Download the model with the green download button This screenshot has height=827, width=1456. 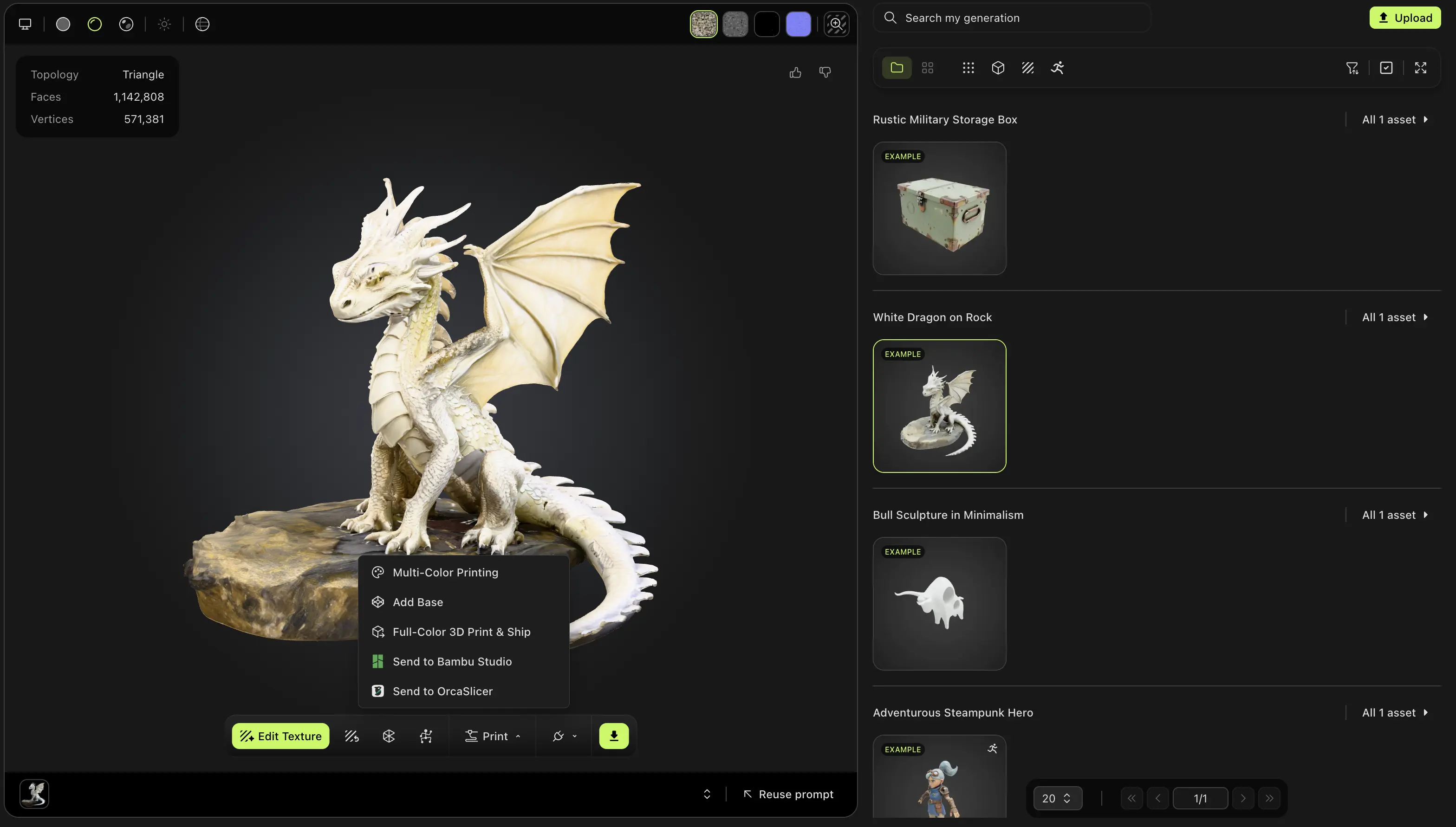point(613,736)
